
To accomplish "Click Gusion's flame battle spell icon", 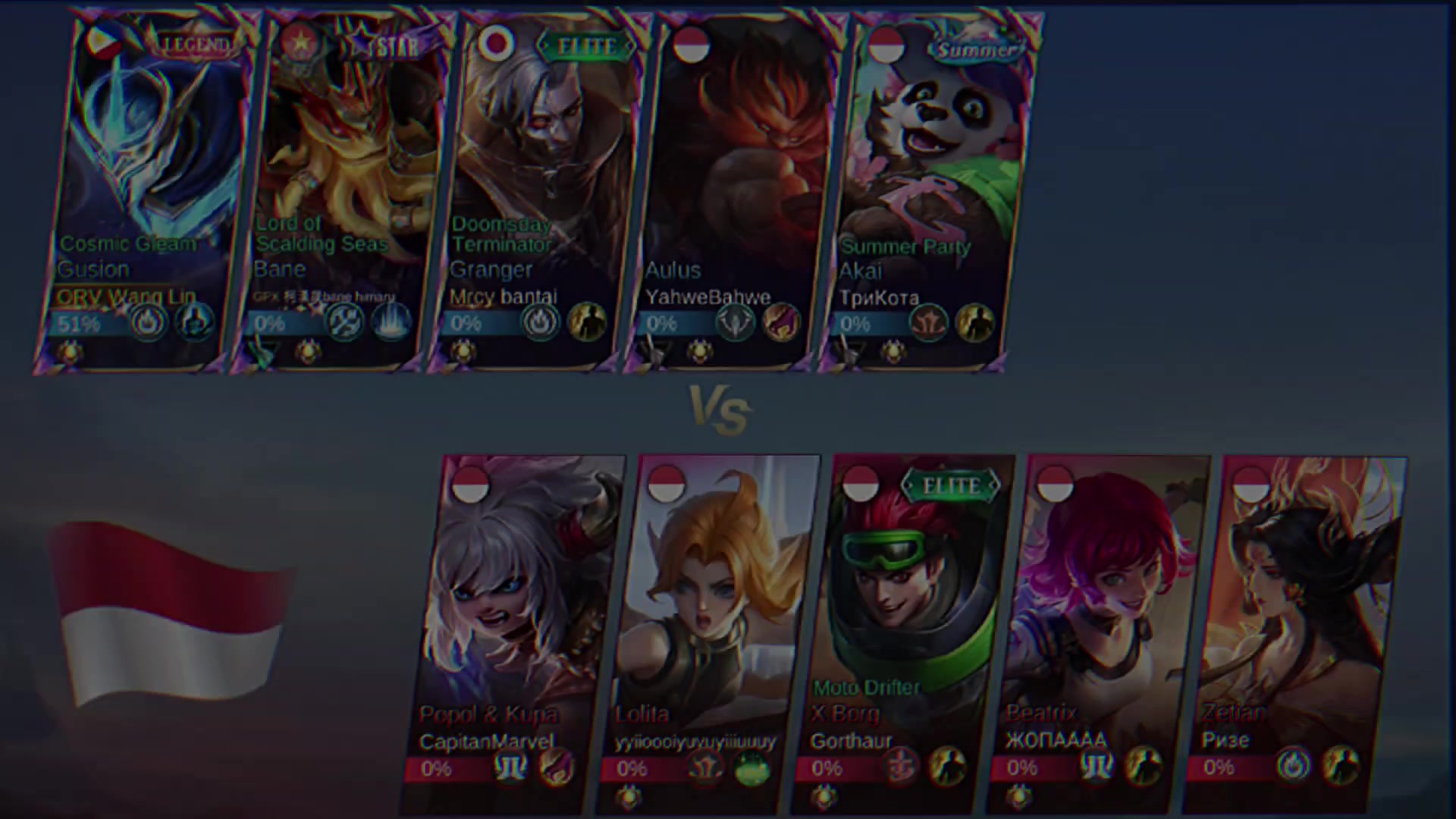I will 149,322.
